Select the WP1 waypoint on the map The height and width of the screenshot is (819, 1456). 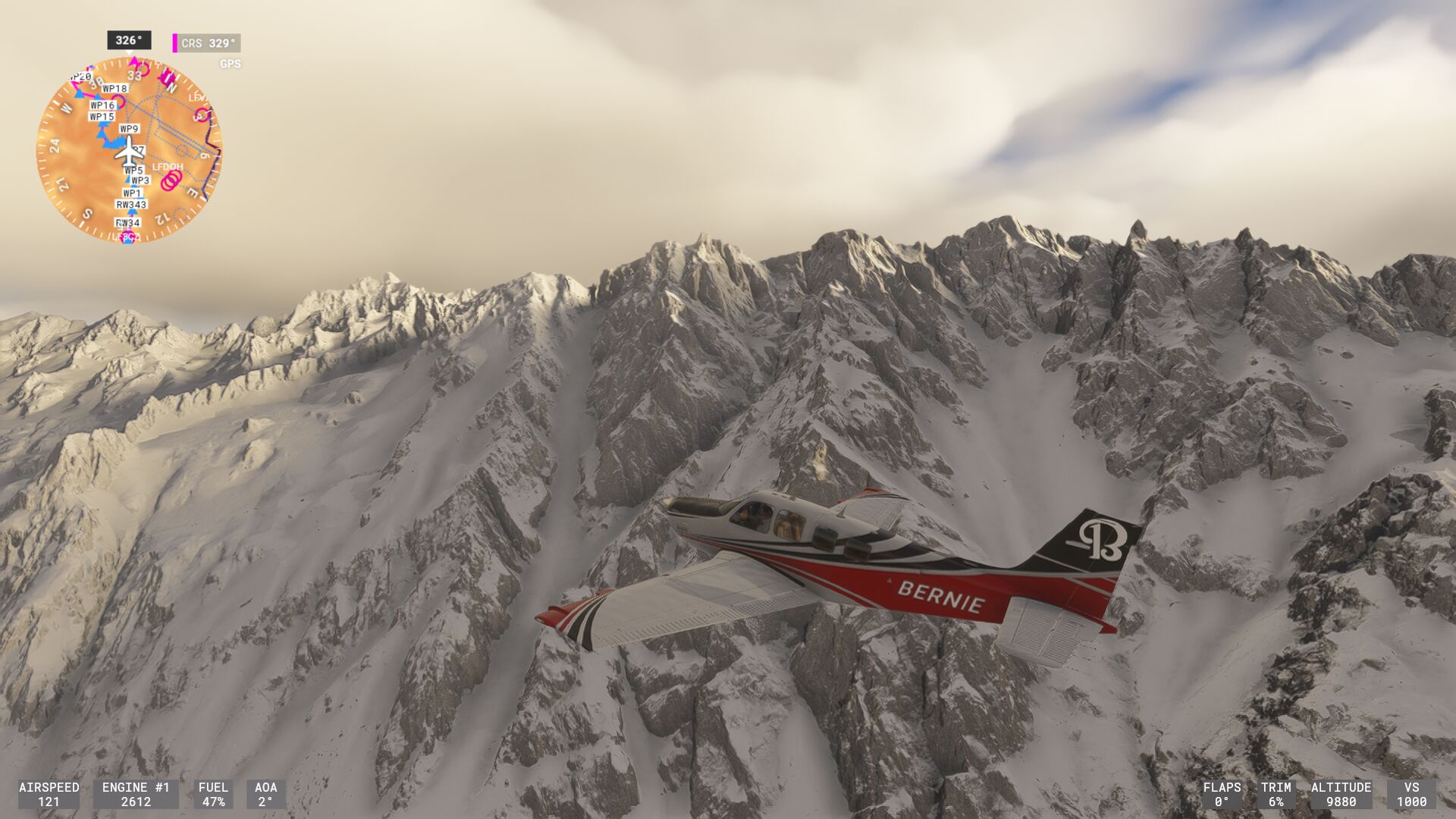(x=132, y=193)
